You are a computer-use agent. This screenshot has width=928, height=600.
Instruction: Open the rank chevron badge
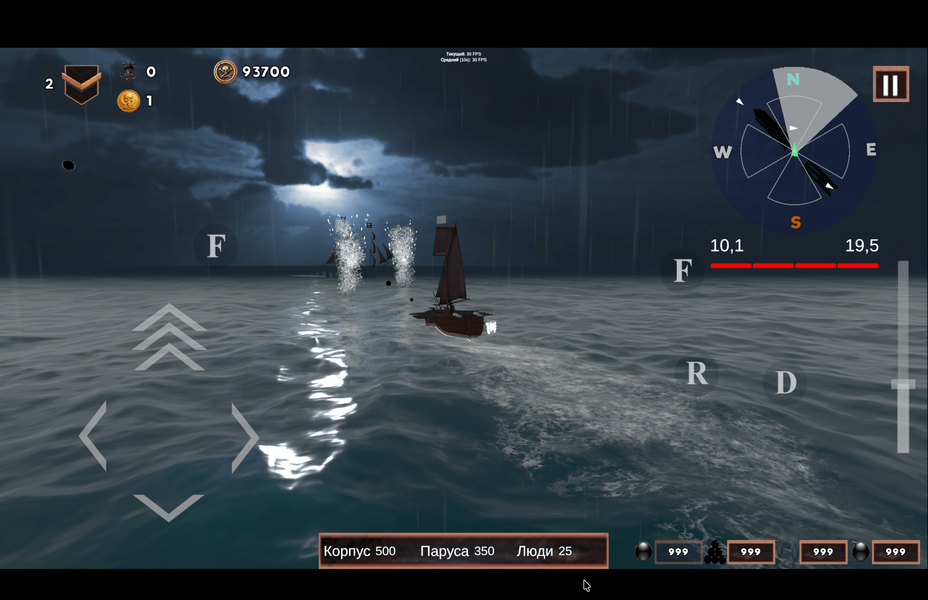[x=81, y=84]
